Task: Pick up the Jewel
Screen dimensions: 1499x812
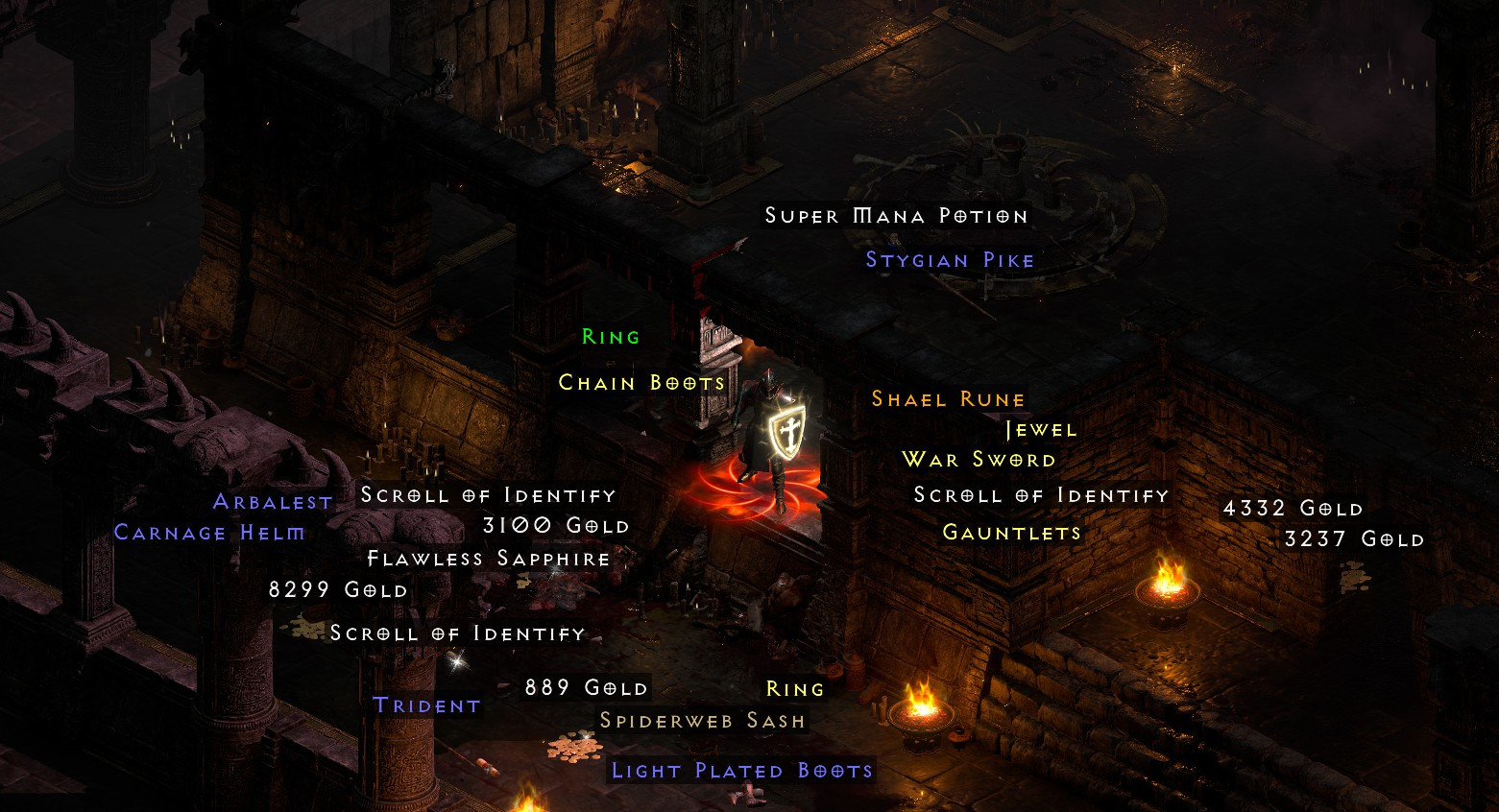Action: 1039,429
